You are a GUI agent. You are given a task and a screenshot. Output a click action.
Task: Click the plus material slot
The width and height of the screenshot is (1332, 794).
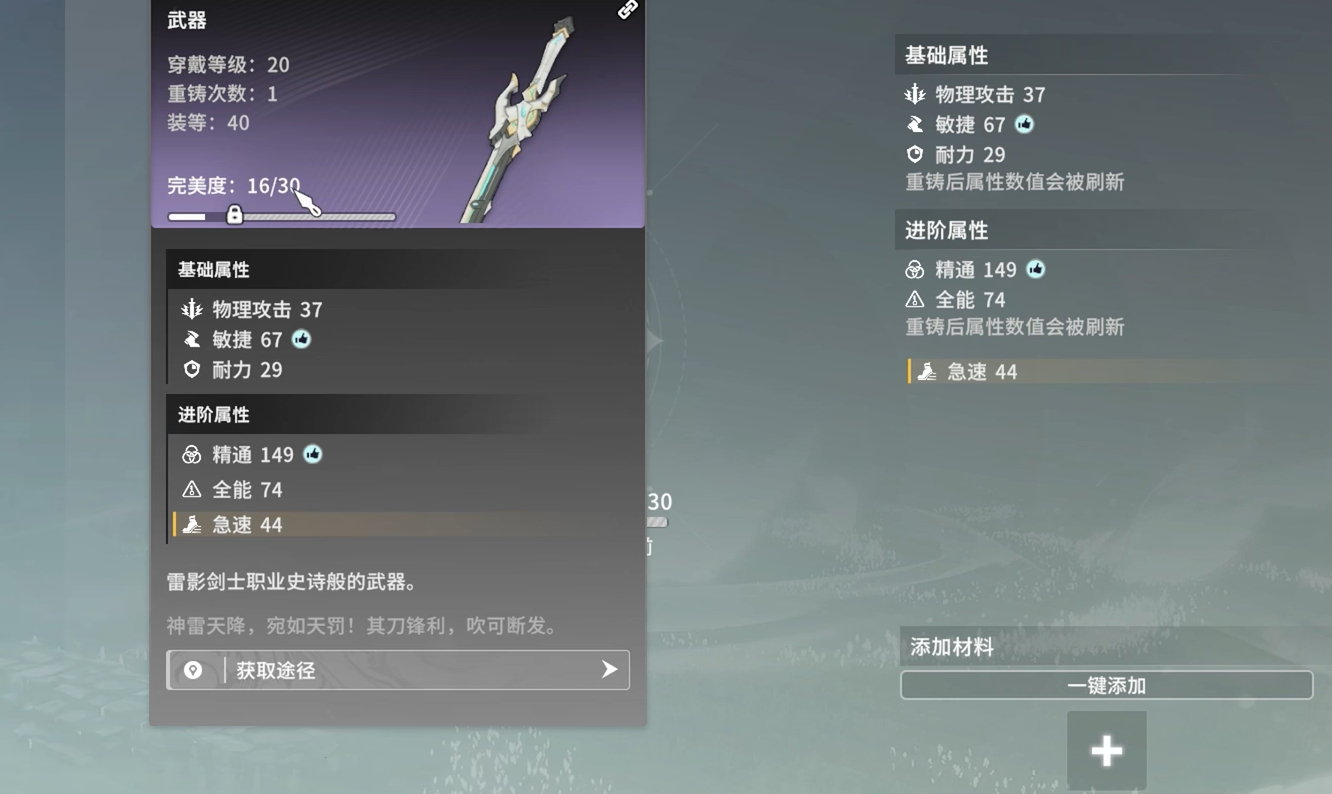(1106, 750)
